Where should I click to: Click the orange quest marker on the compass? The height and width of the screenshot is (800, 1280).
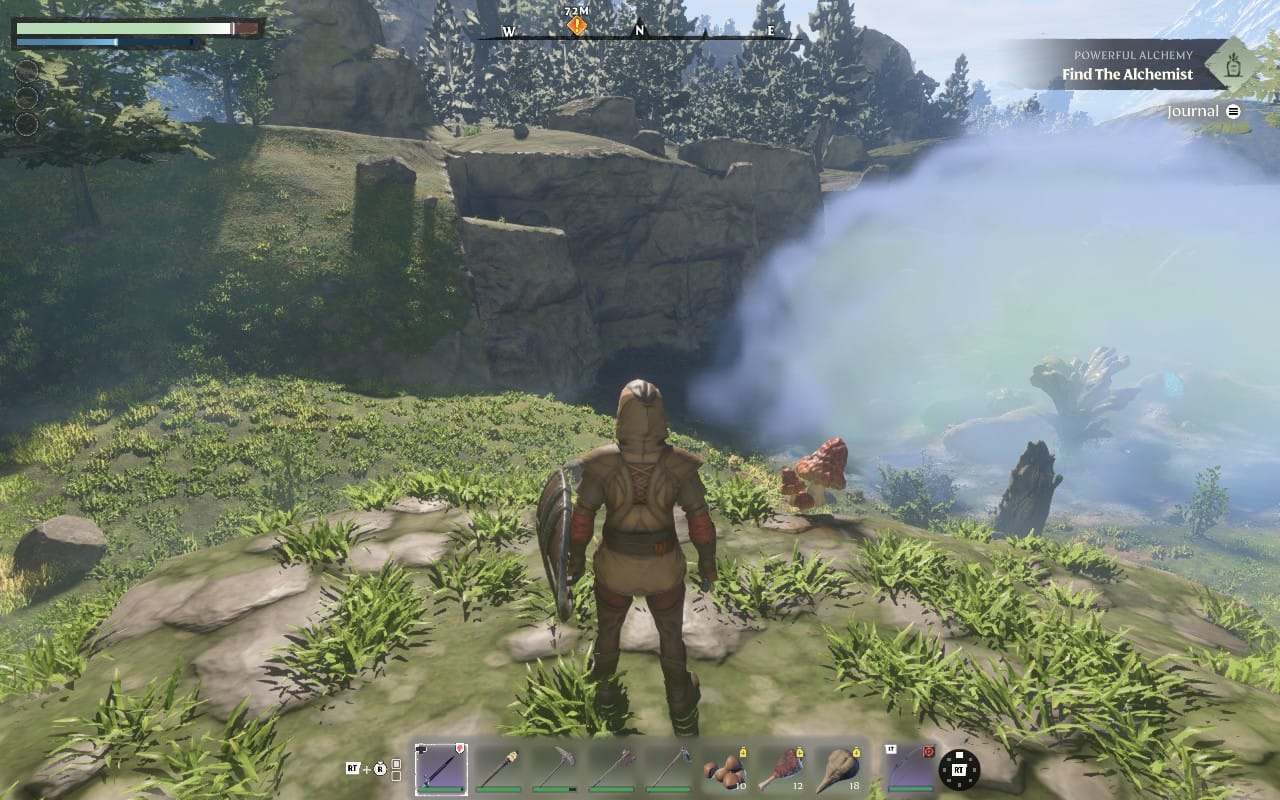pyautogui.click(x=577, y=25)
